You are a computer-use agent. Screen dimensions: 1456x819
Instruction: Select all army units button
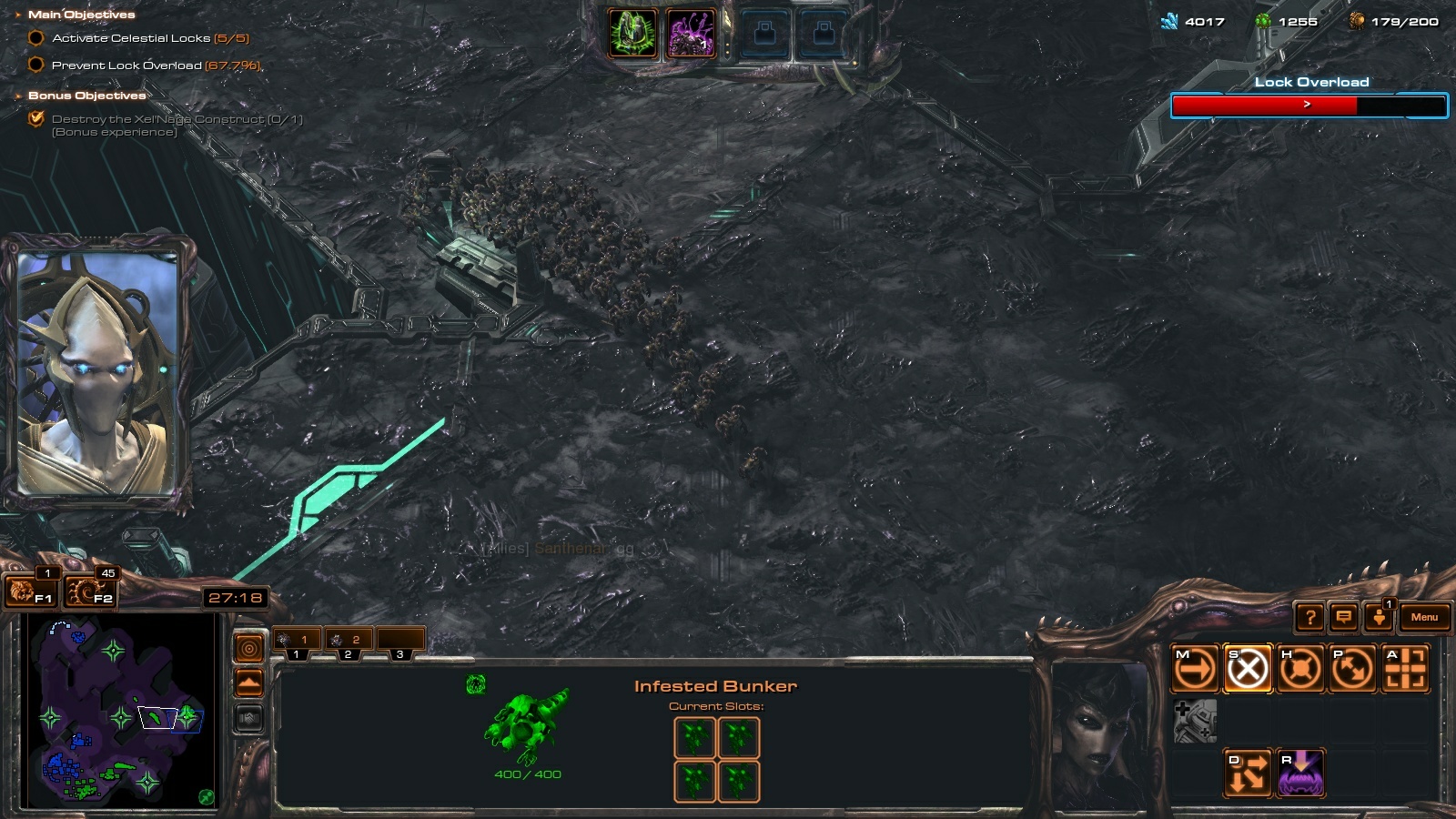coord(91,592)
